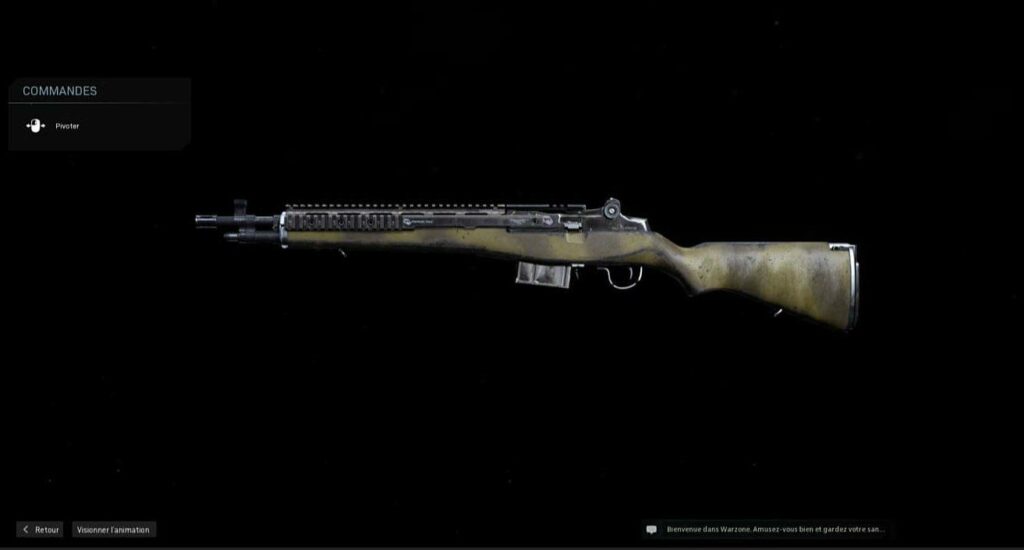Screen dimensions: 1024x550
Task: Open the chat message box
Action: (767, 529)
